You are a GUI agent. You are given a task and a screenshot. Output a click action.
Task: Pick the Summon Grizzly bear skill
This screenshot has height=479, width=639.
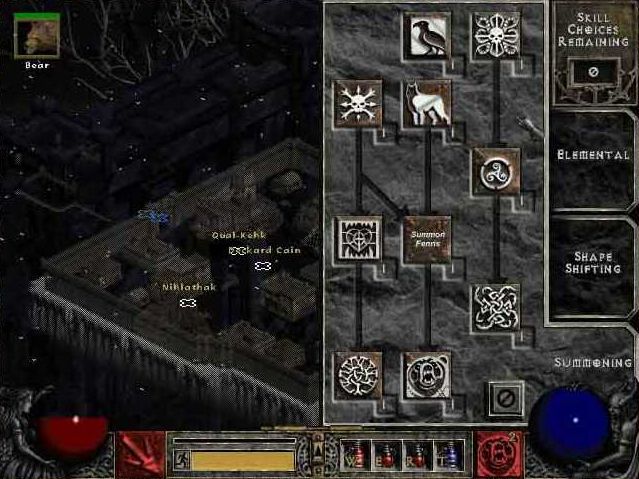click(428, 375)
